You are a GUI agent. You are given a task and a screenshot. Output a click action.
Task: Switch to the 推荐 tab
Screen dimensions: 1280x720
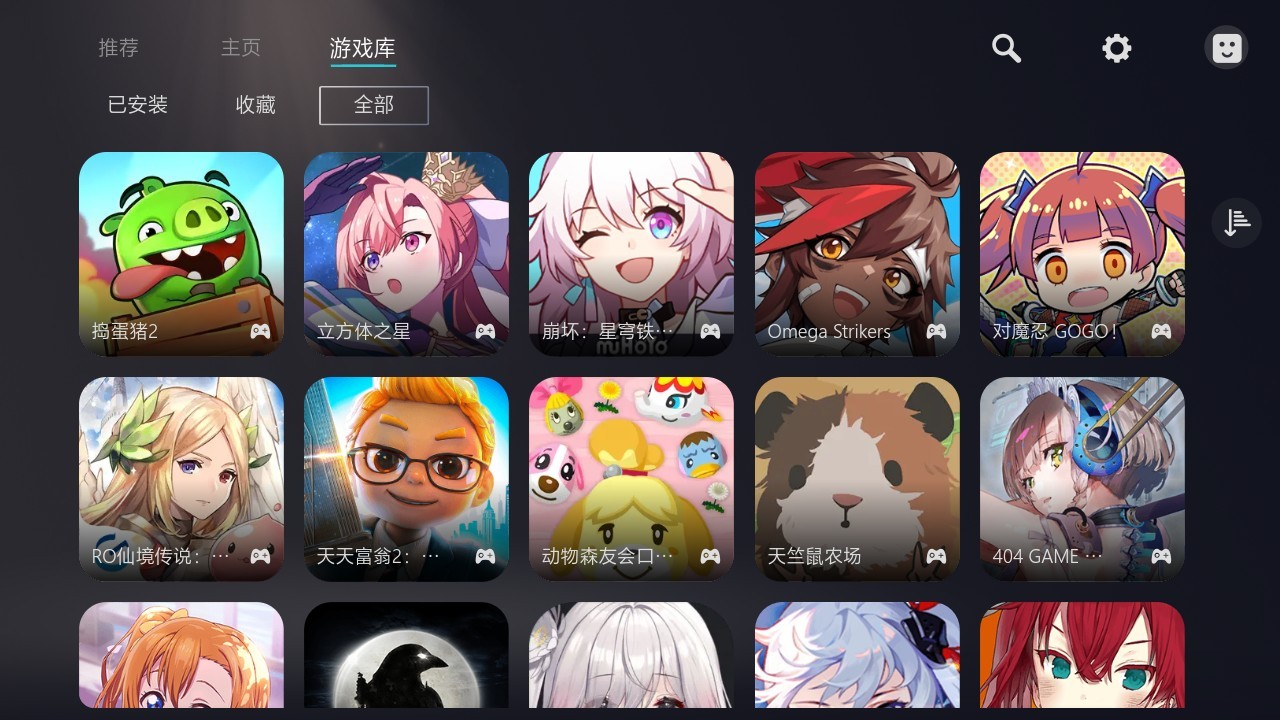[x=118, y=47]
